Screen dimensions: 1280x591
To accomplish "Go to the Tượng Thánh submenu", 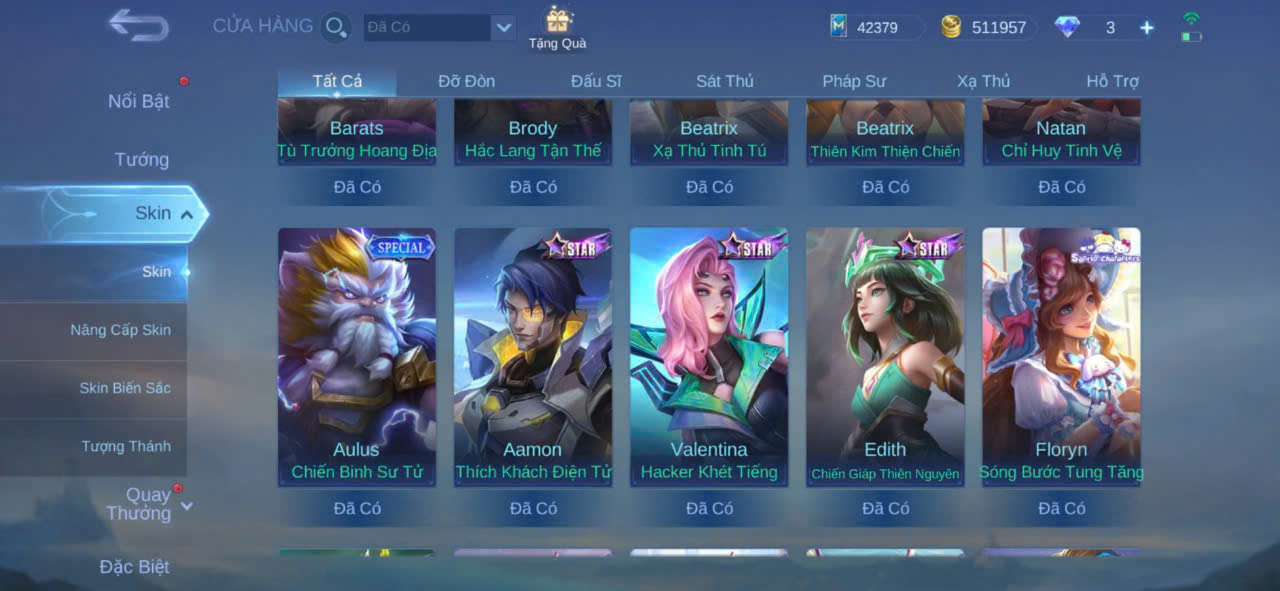I will [126, 446].
